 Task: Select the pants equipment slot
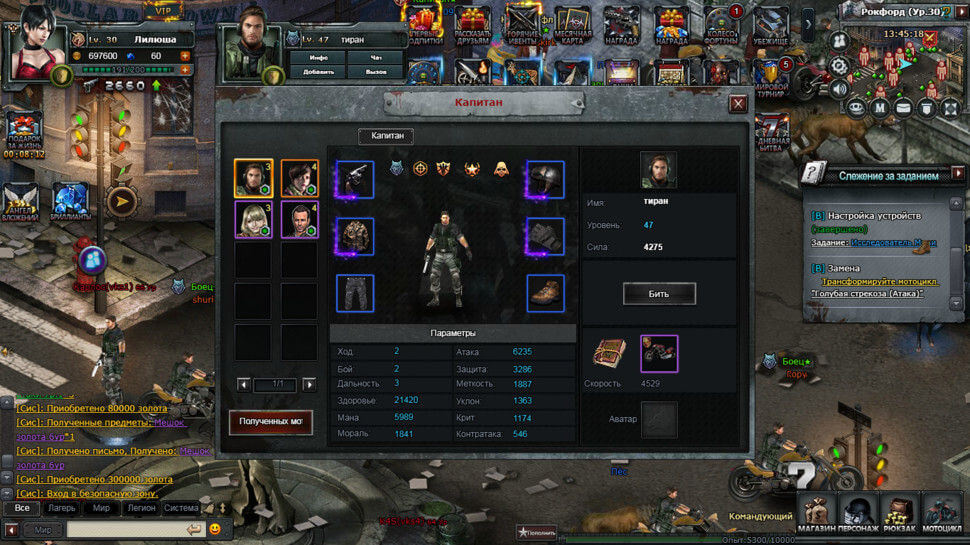(x=355, y=294)
